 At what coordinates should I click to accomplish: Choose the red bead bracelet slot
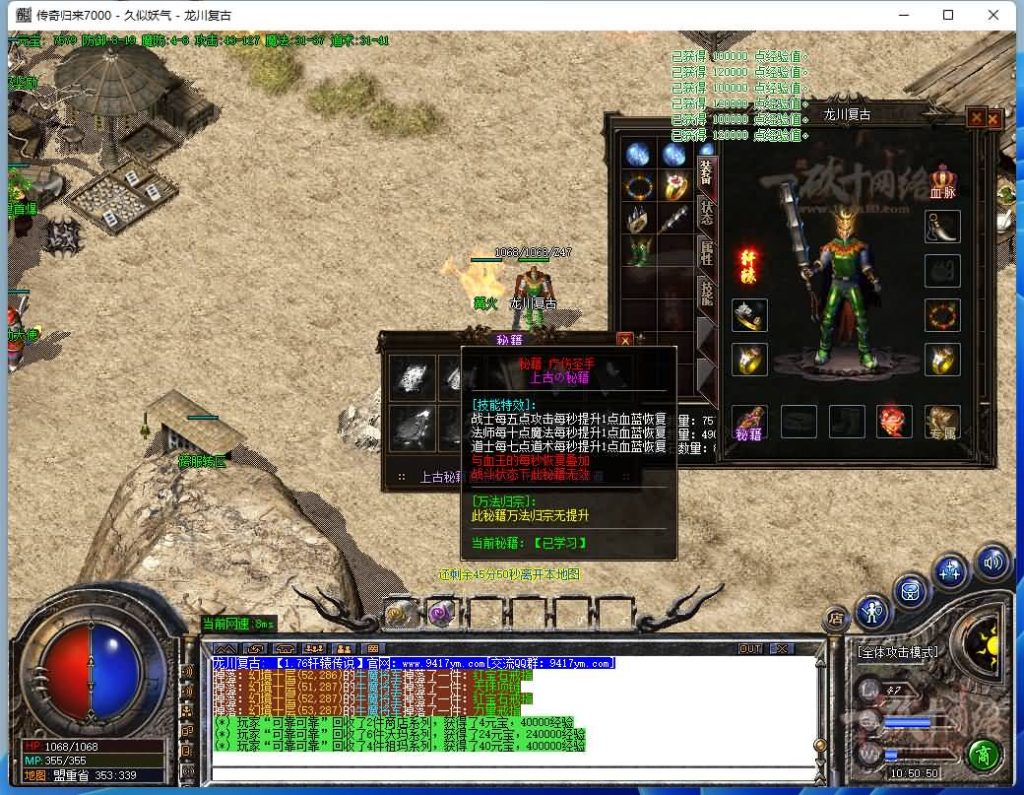click(942, 315)
